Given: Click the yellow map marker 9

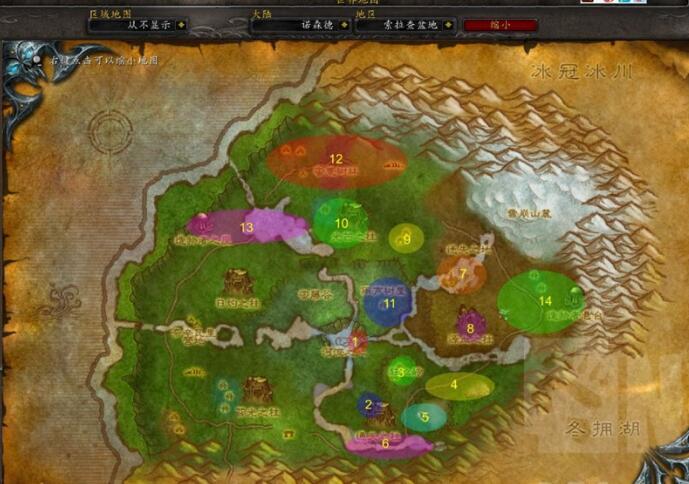Looking at the screenshot, I should pos(406,238).
